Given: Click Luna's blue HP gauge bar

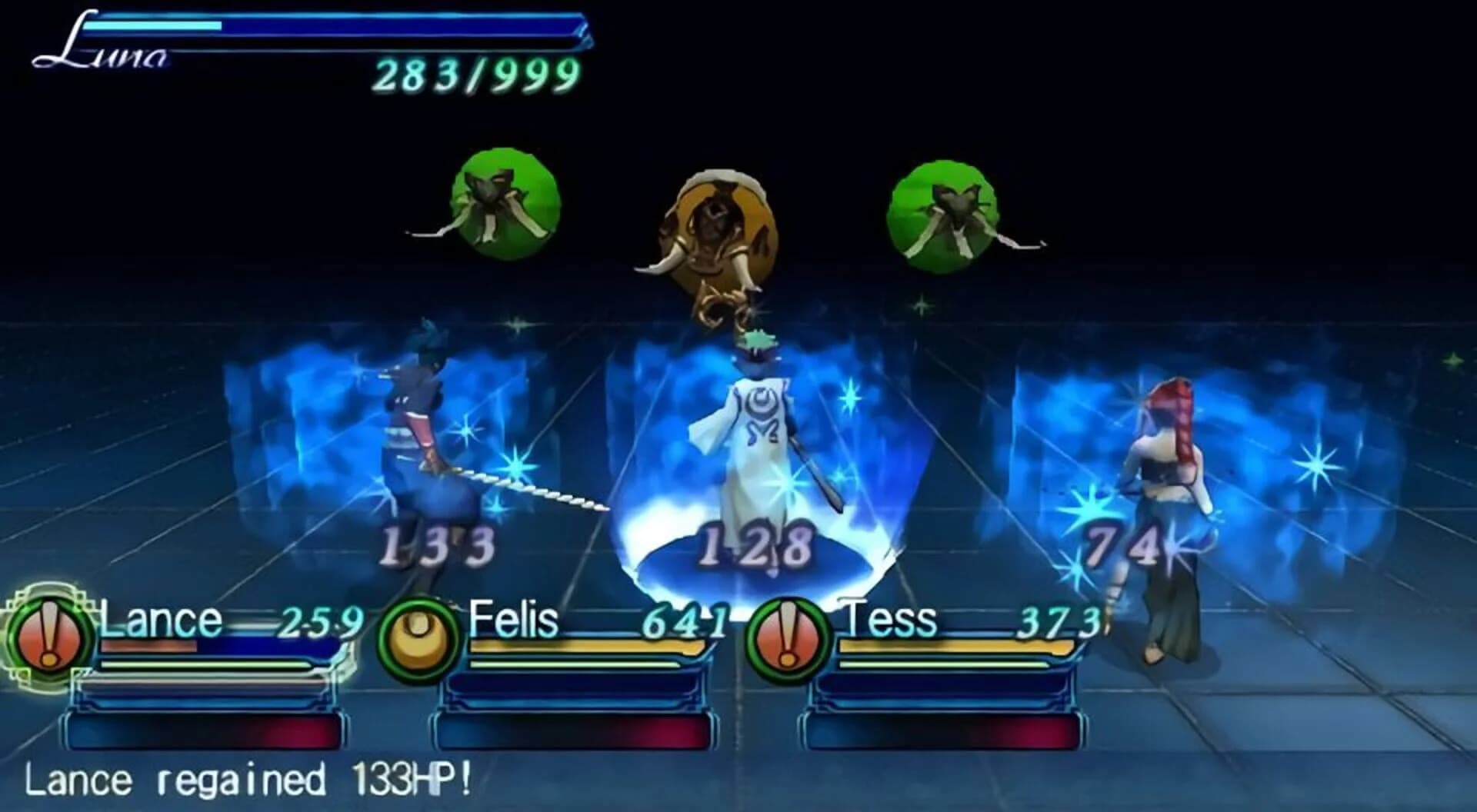Looking at the screenshot, I should [331, 27].
